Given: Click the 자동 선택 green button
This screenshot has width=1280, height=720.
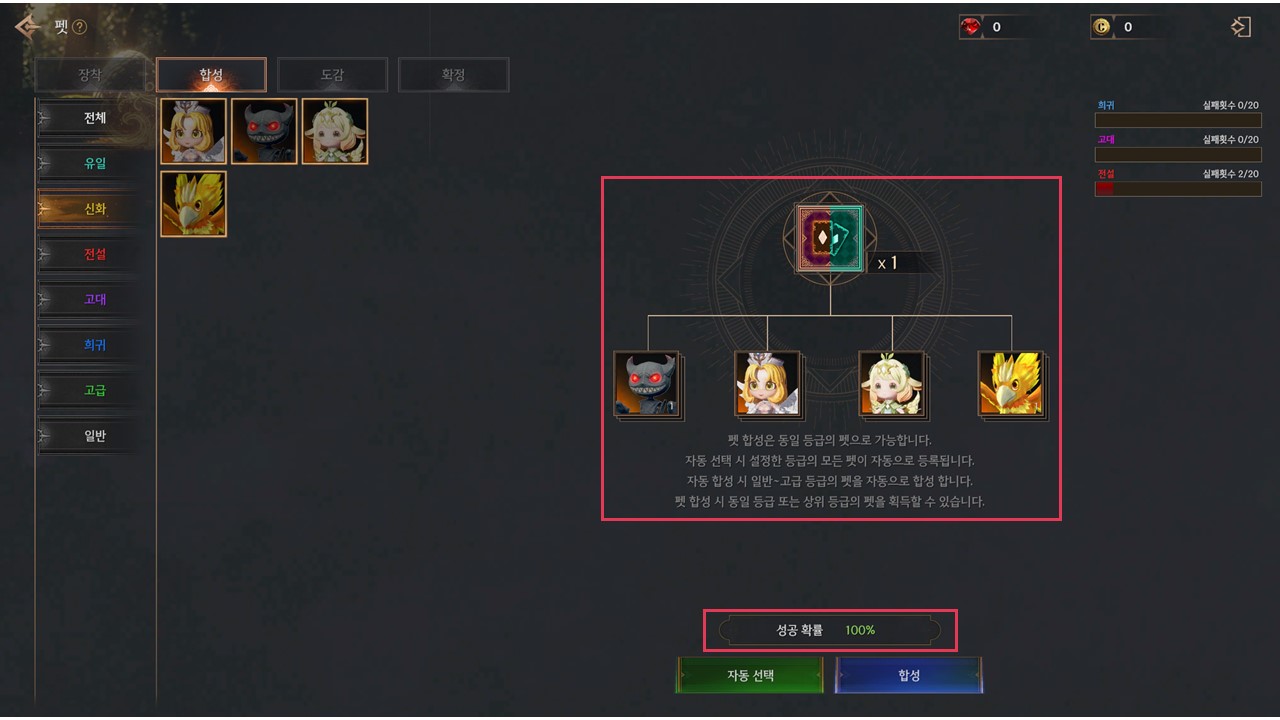Looking at the screenshot, I should click(750, 675).
